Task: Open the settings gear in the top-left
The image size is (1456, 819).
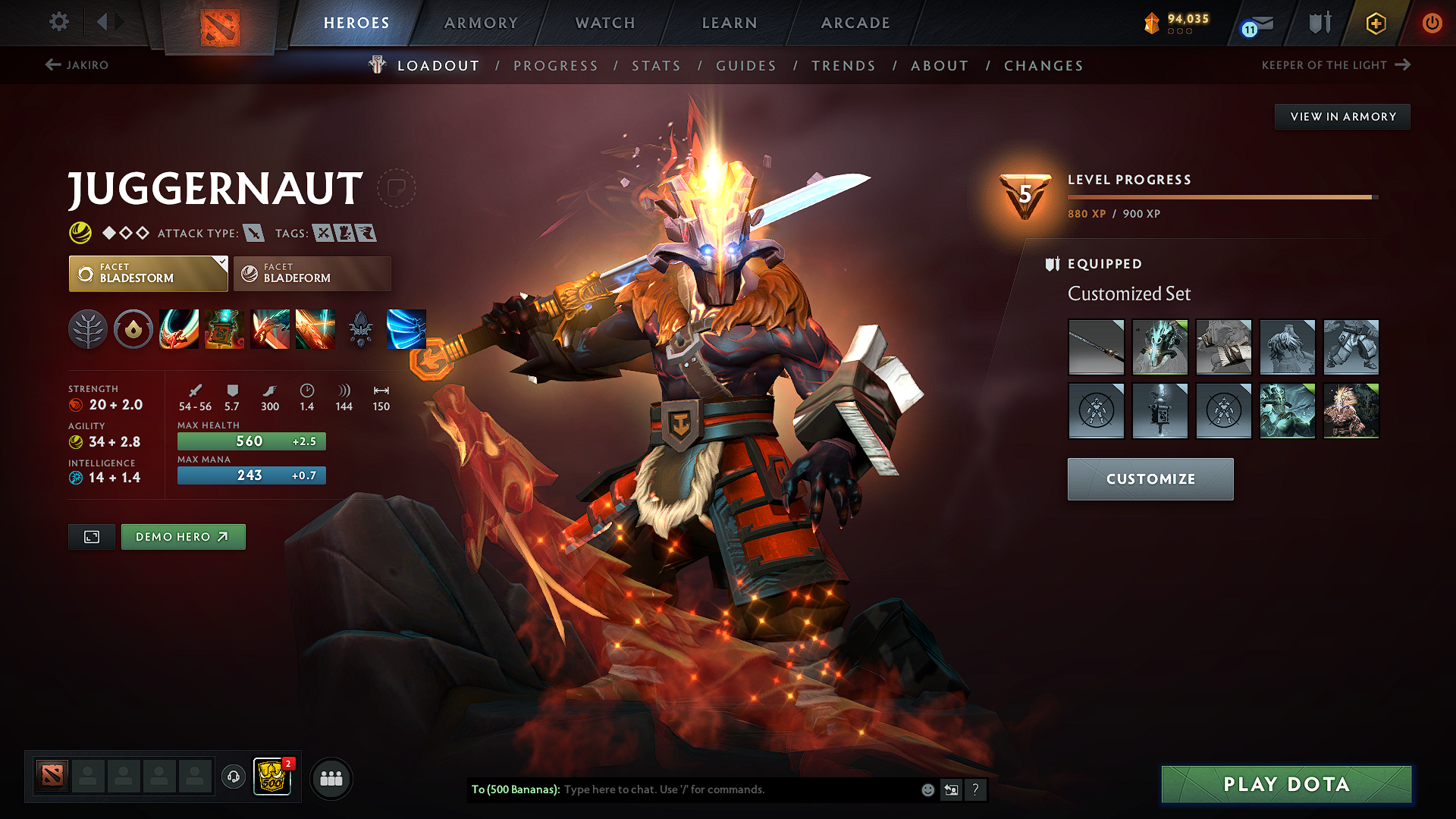Action: point(58,22)
